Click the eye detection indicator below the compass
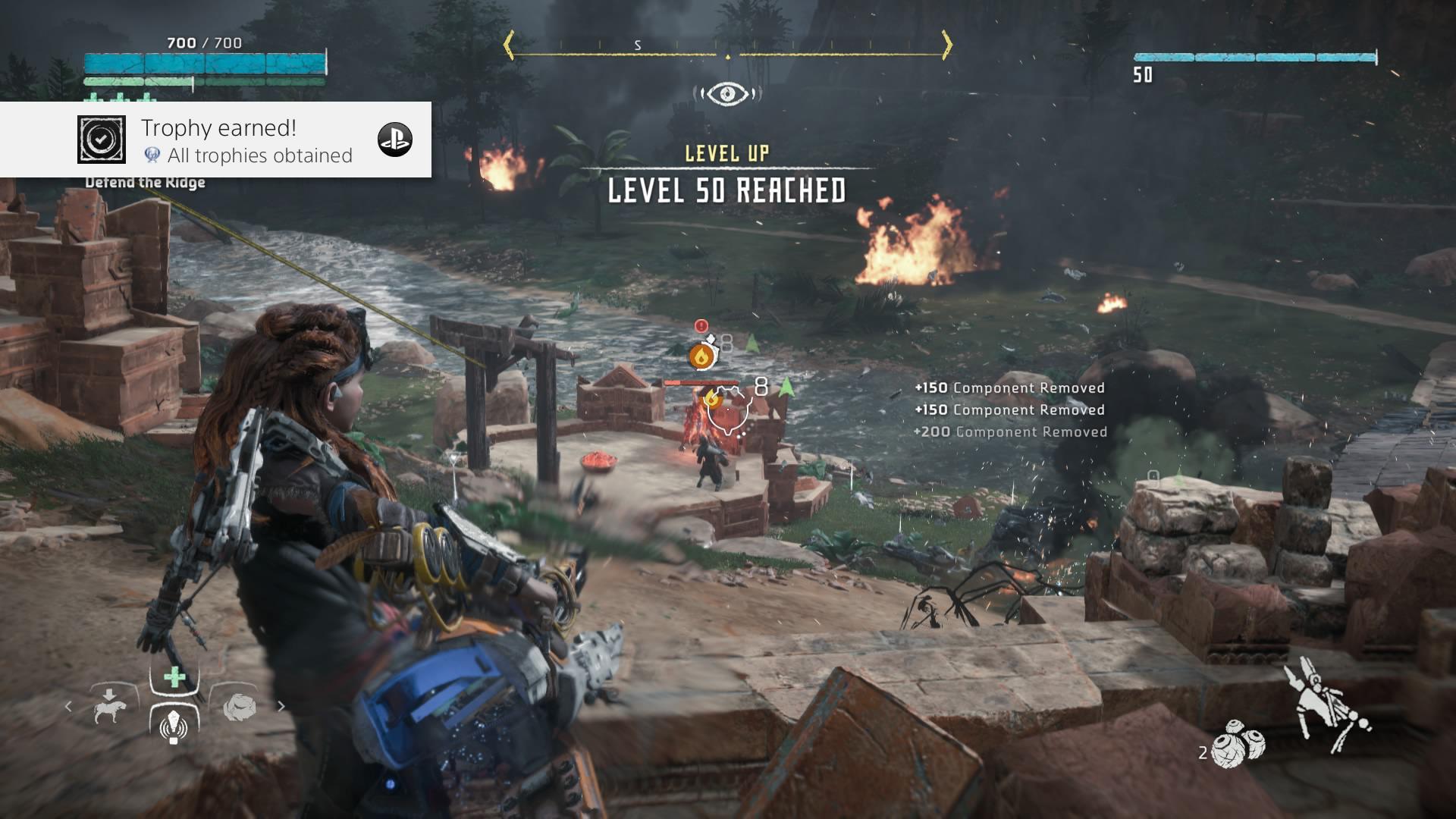The image size is (1456, 819). 727,93
